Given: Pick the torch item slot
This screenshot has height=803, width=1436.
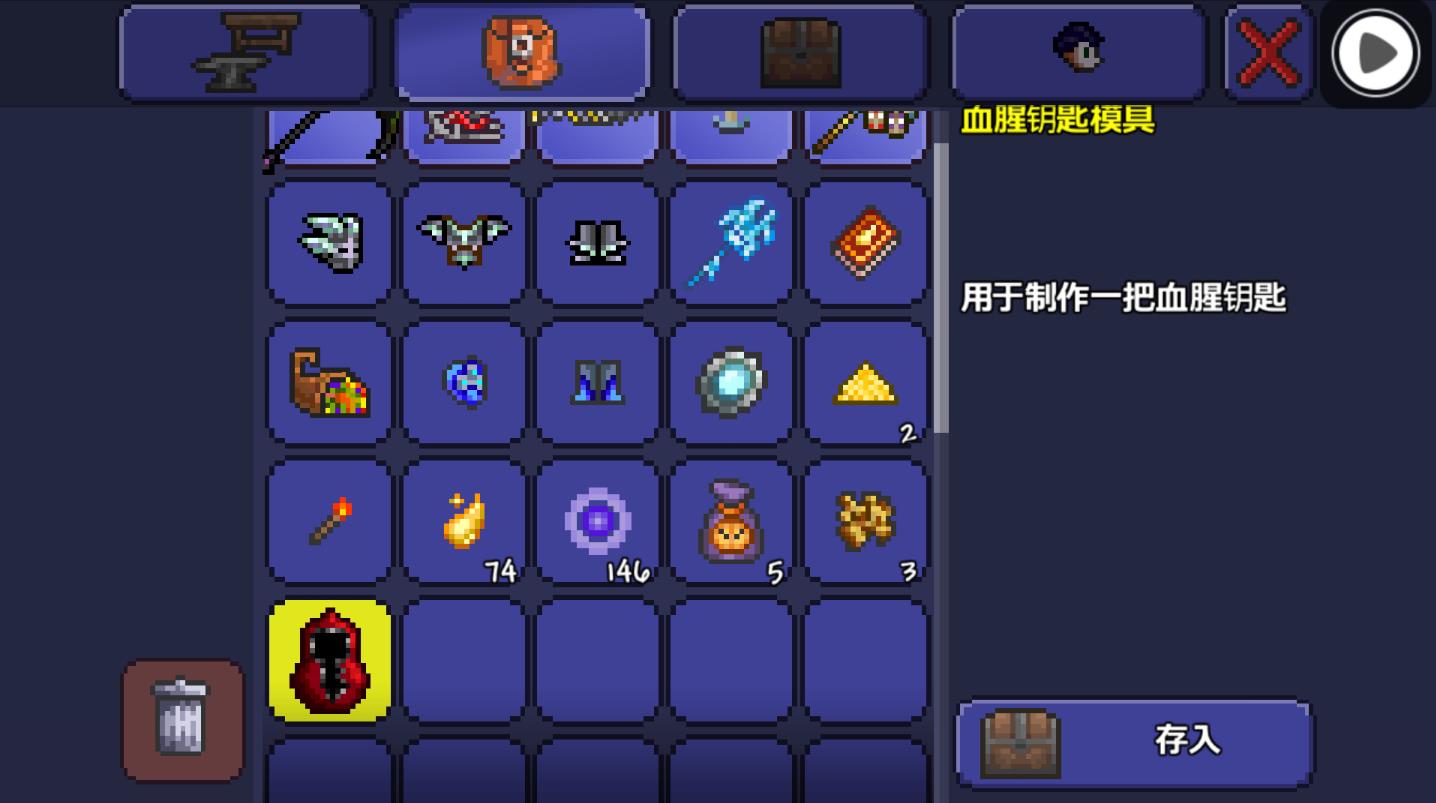Looking at the screenshot, I should point(328,520).
